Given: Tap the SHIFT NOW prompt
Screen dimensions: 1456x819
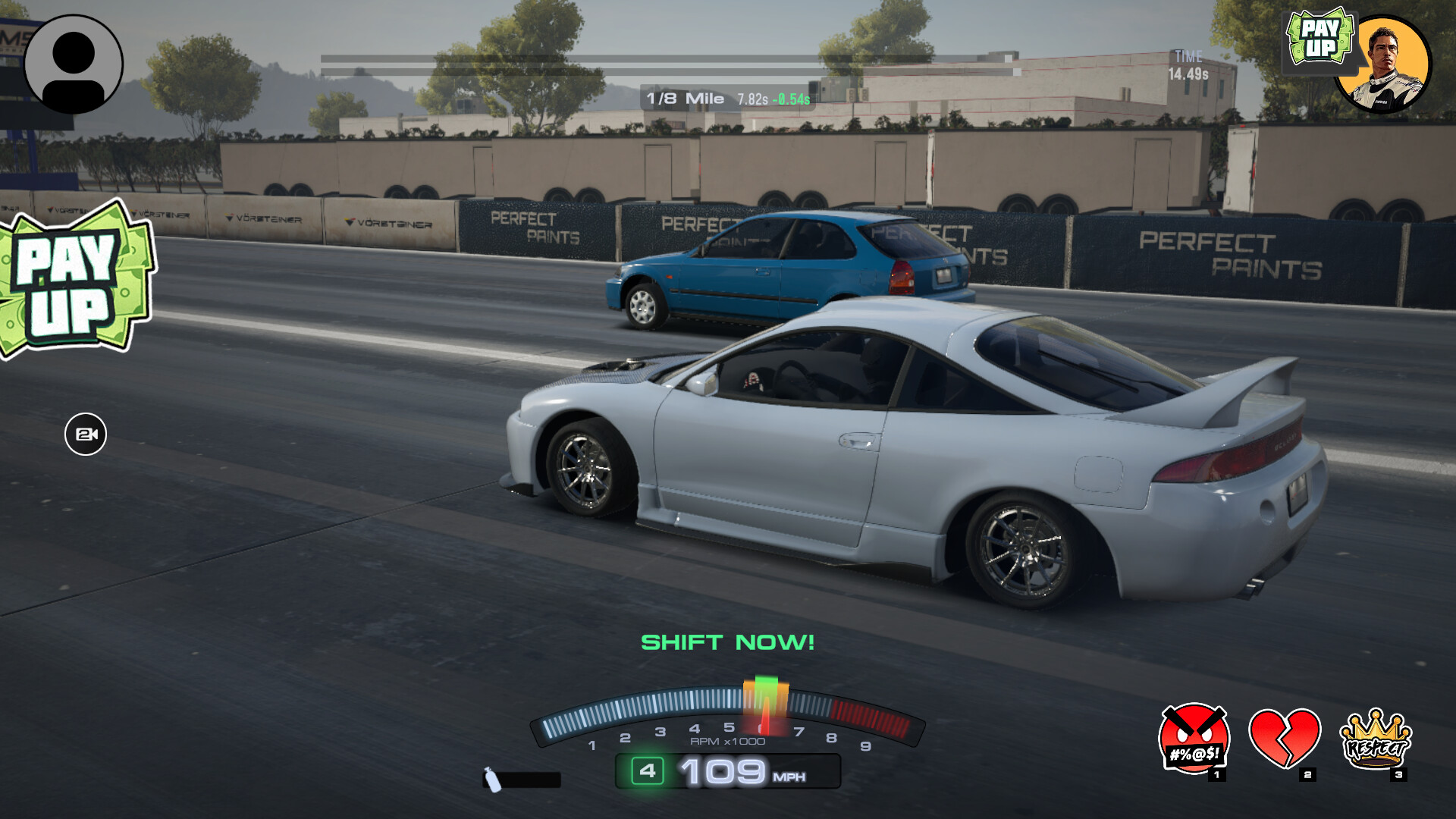Looking at the screenshot, I should click(727, 643).
